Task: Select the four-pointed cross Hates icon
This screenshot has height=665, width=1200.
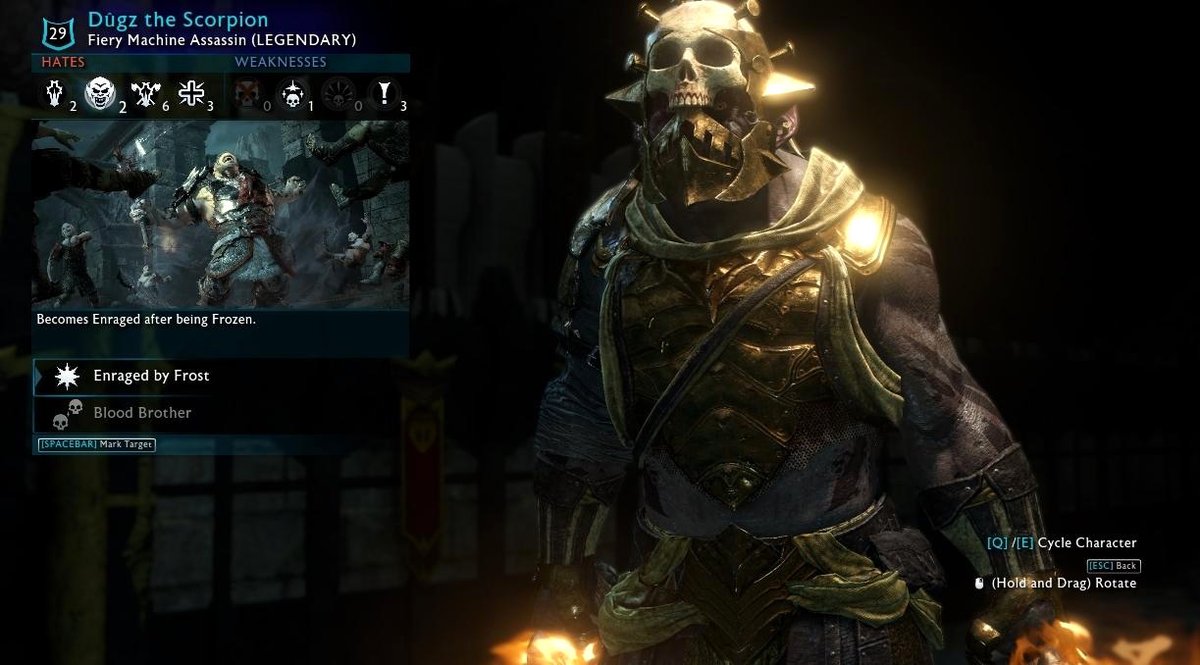Action: pos(190,95)
